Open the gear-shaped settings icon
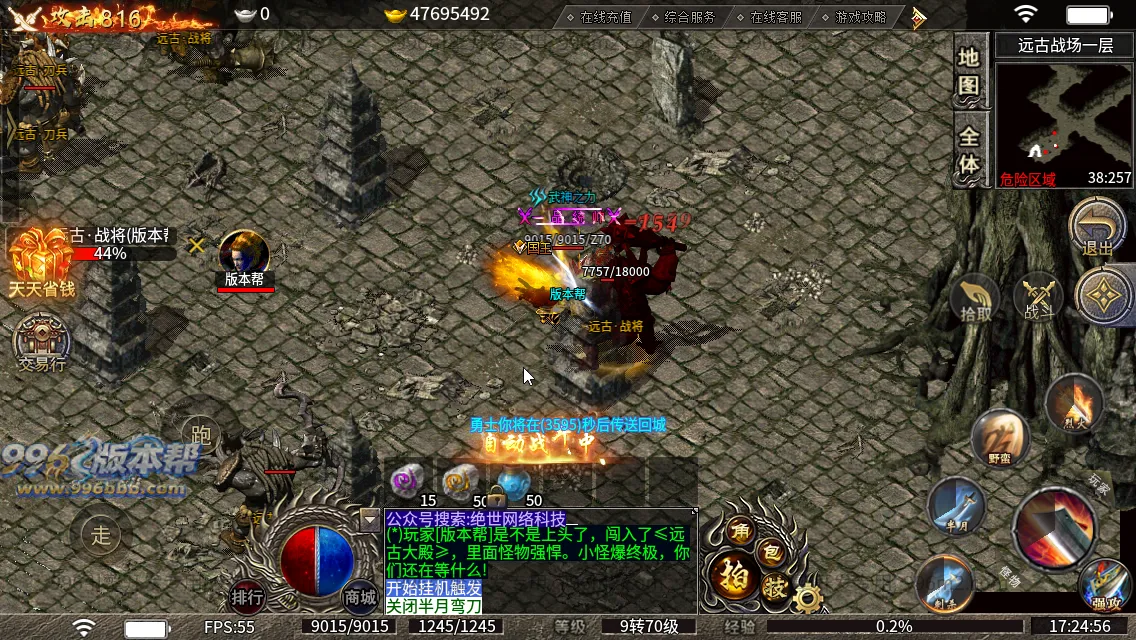Viewport: 1136px width, 640px height. click(x=806, y=598)
